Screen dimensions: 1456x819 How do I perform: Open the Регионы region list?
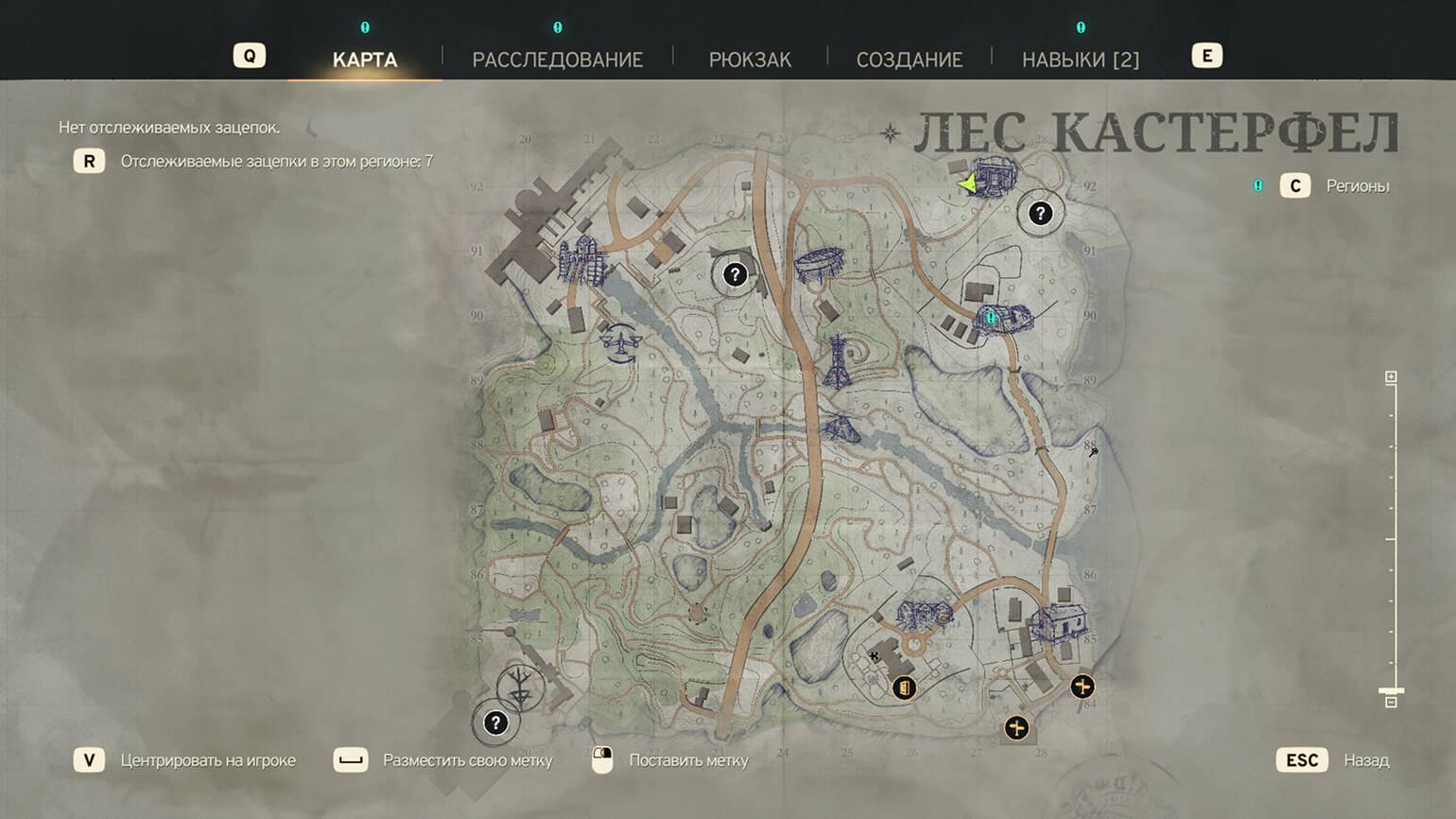pos(1357,186)
